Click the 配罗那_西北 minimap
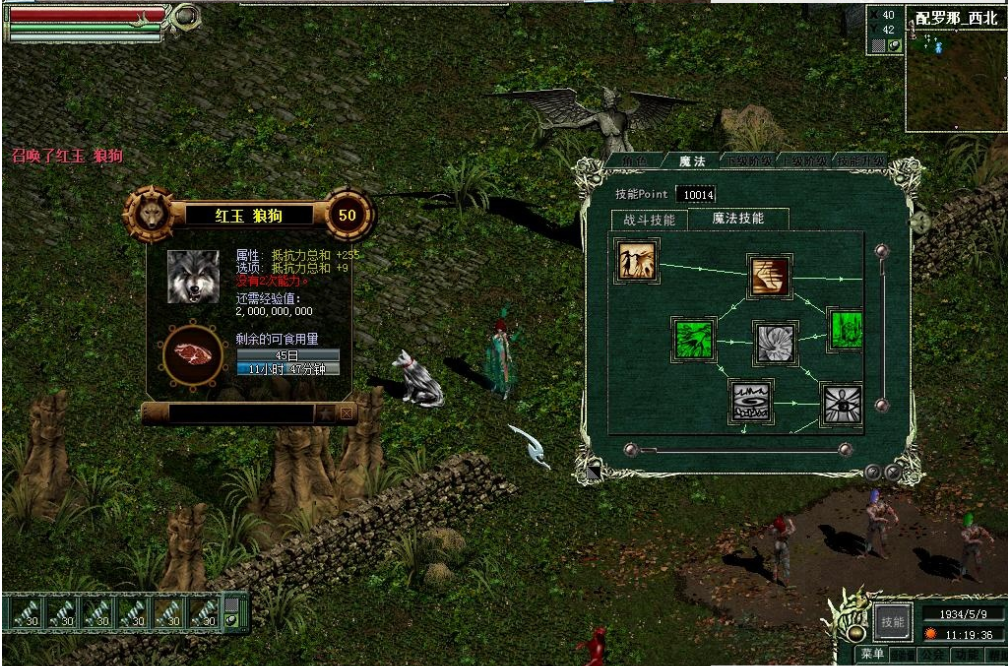 pos(955,77)
